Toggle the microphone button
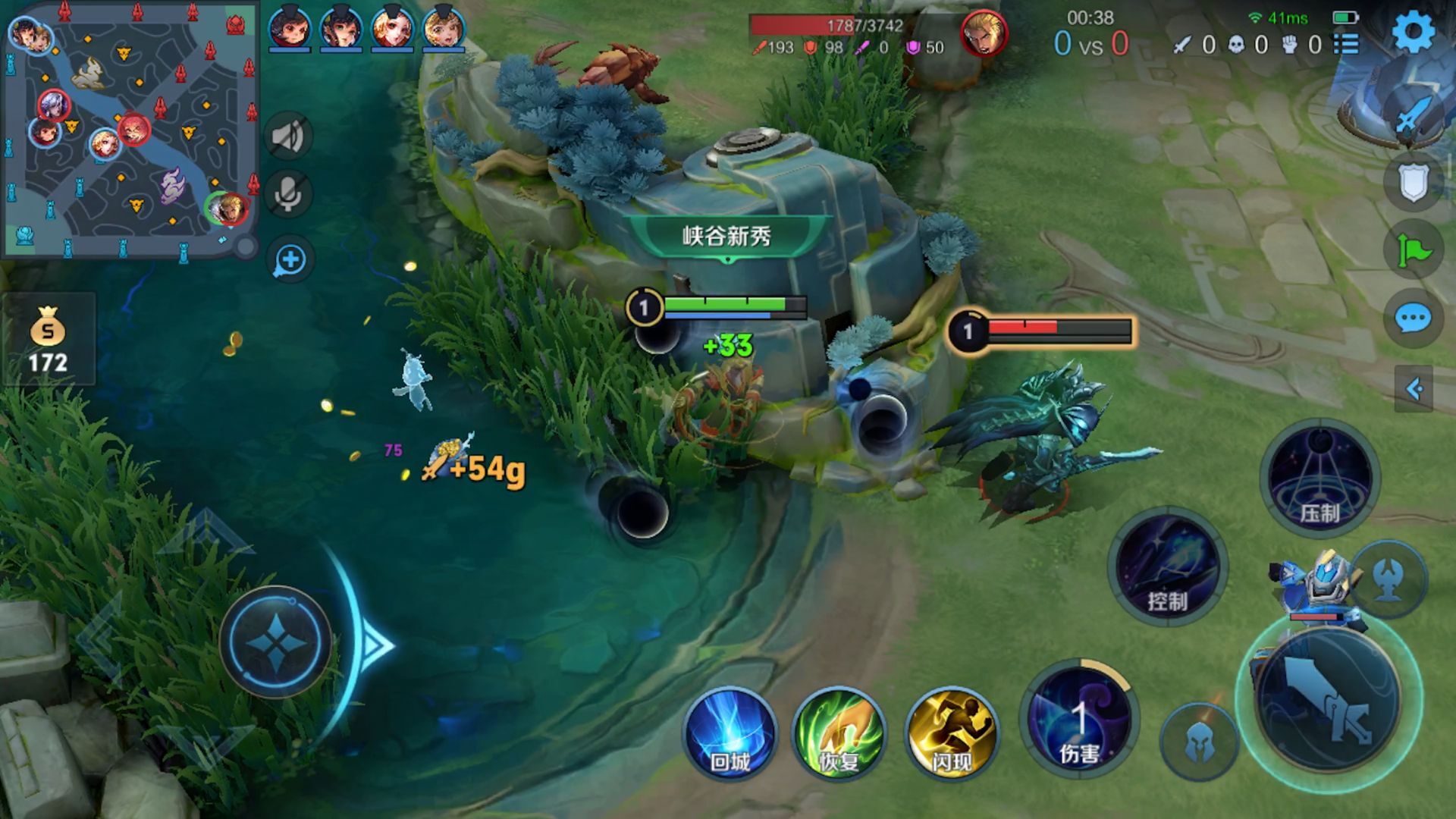 pyautogui.click(x=288, y=196)
